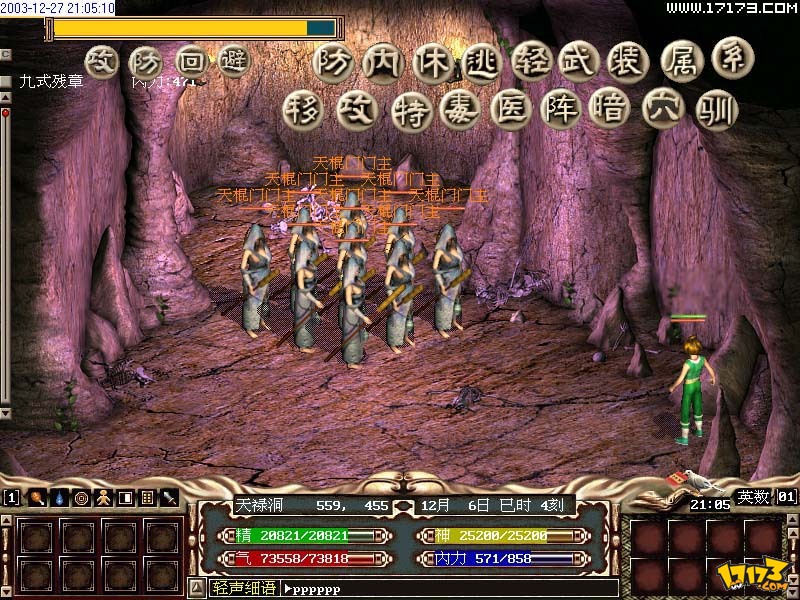This screenshot has height=600, width=800.
Task: Click the 攻 attack button
Action: click(x=100, y=62)
